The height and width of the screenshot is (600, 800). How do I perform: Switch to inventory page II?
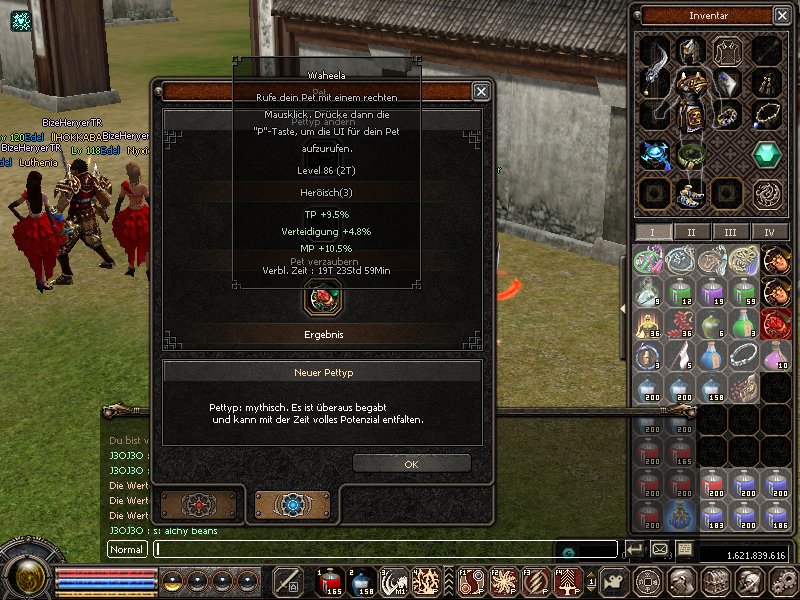click(x=690, y=232)
